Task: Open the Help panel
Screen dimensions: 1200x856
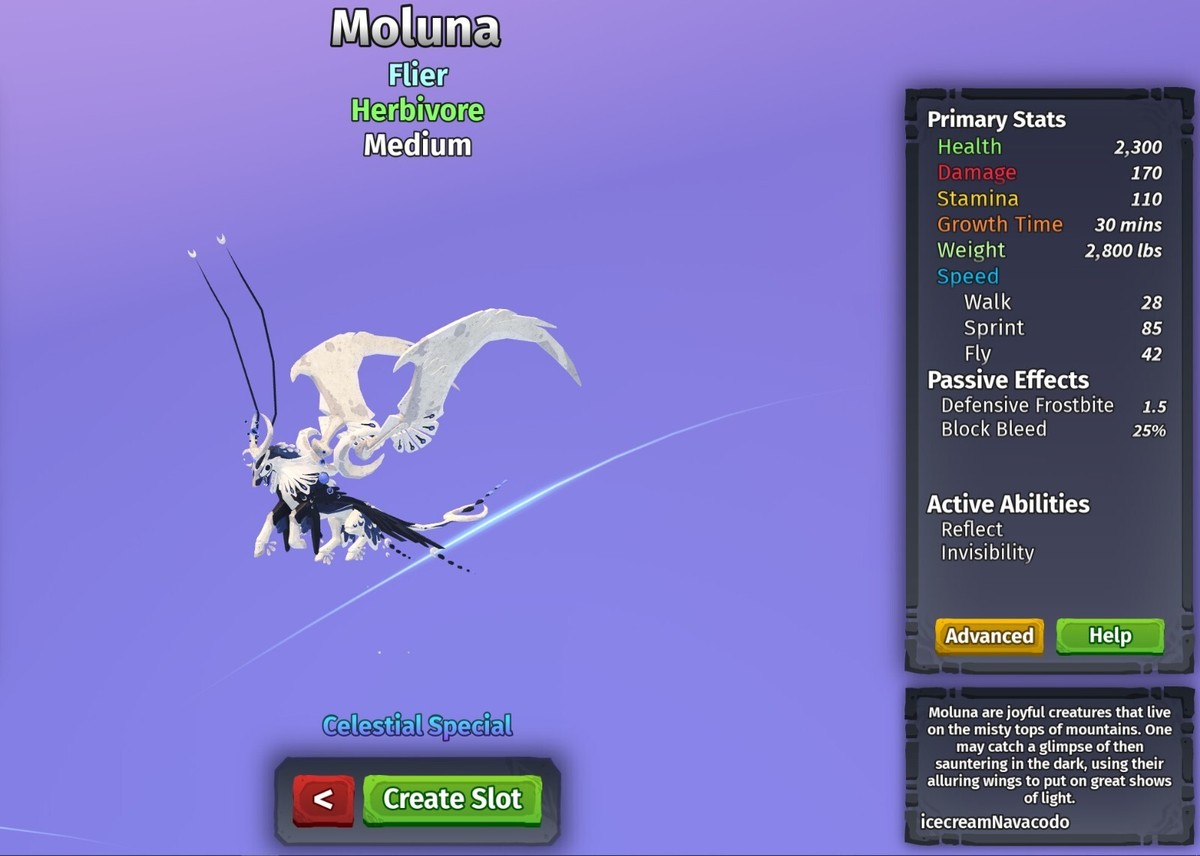Action: 1109,636
